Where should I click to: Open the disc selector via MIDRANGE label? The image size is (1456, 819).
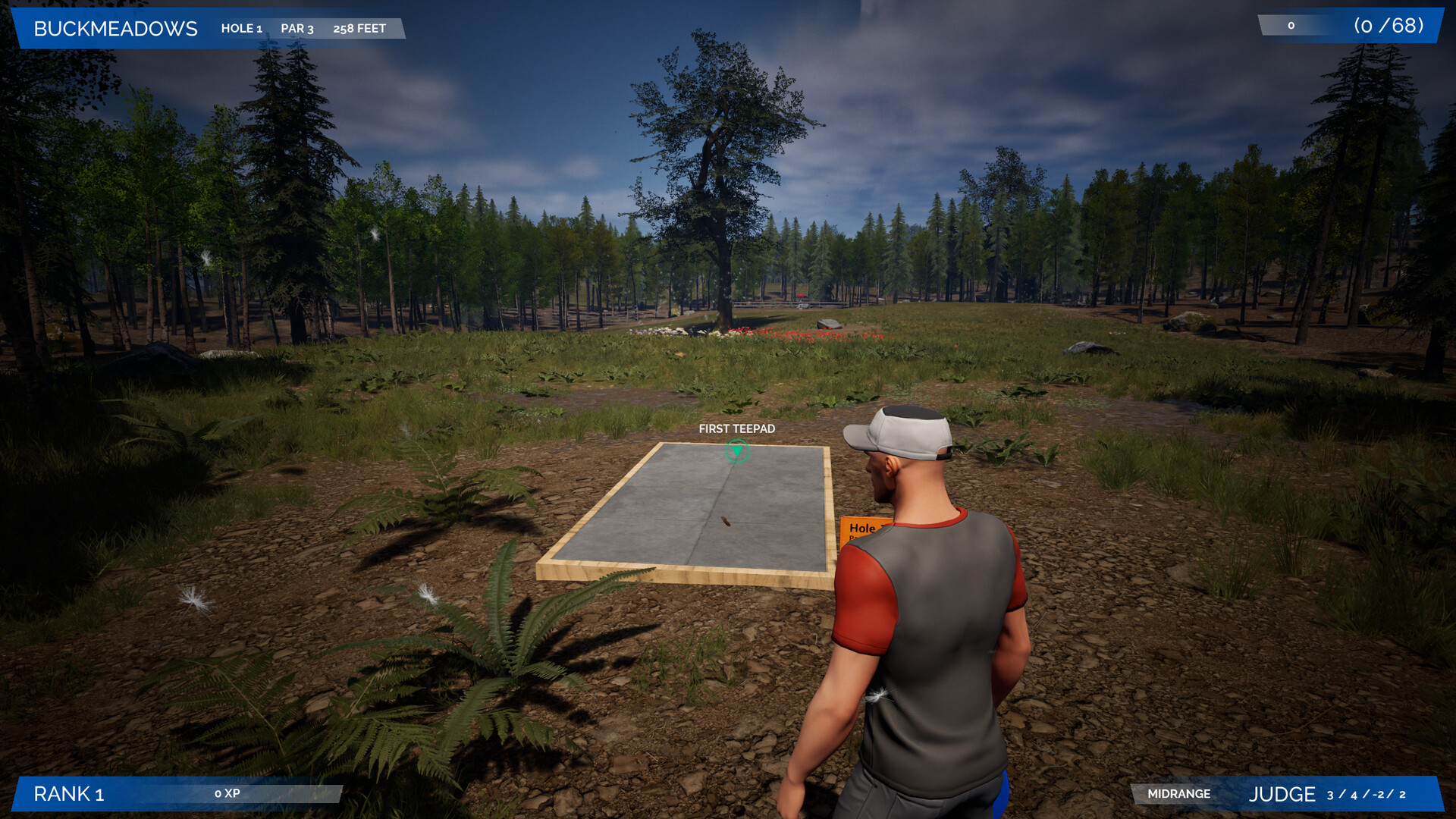pyautogui.click(x=1178, y=794)
